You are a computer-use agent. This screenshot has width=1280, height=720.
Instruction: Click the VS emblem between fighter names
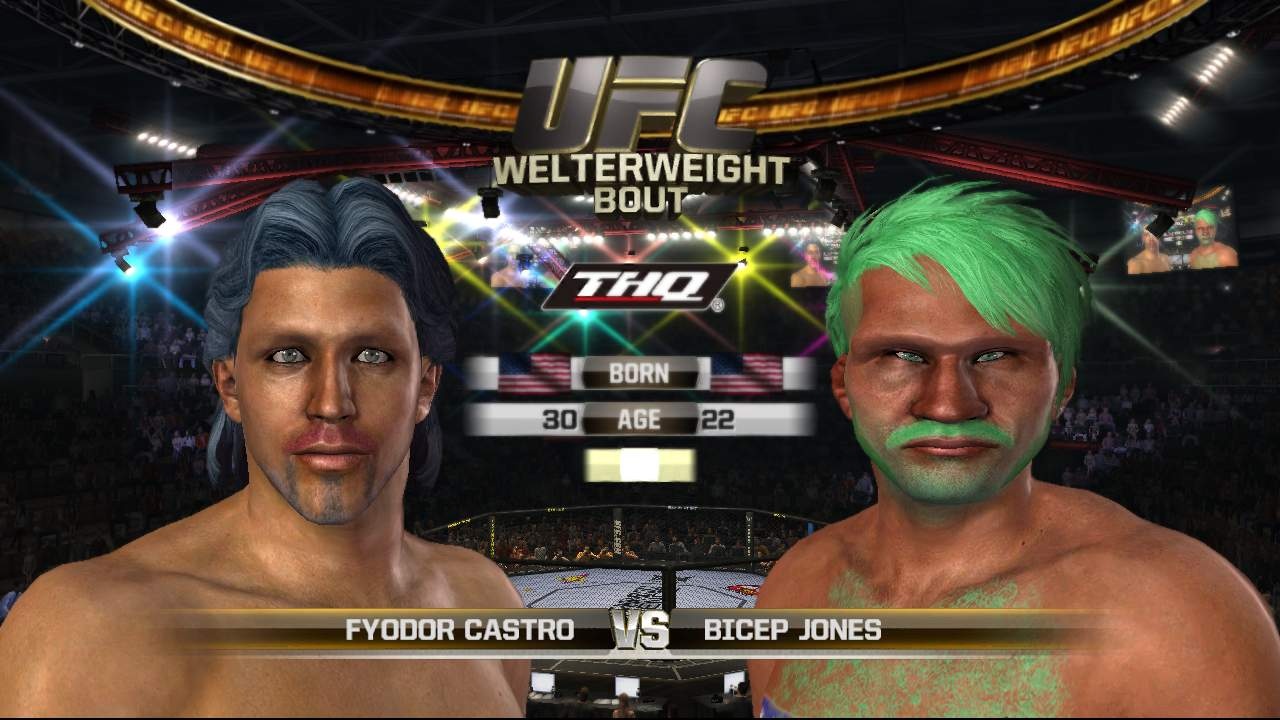(x=640, y=630)
